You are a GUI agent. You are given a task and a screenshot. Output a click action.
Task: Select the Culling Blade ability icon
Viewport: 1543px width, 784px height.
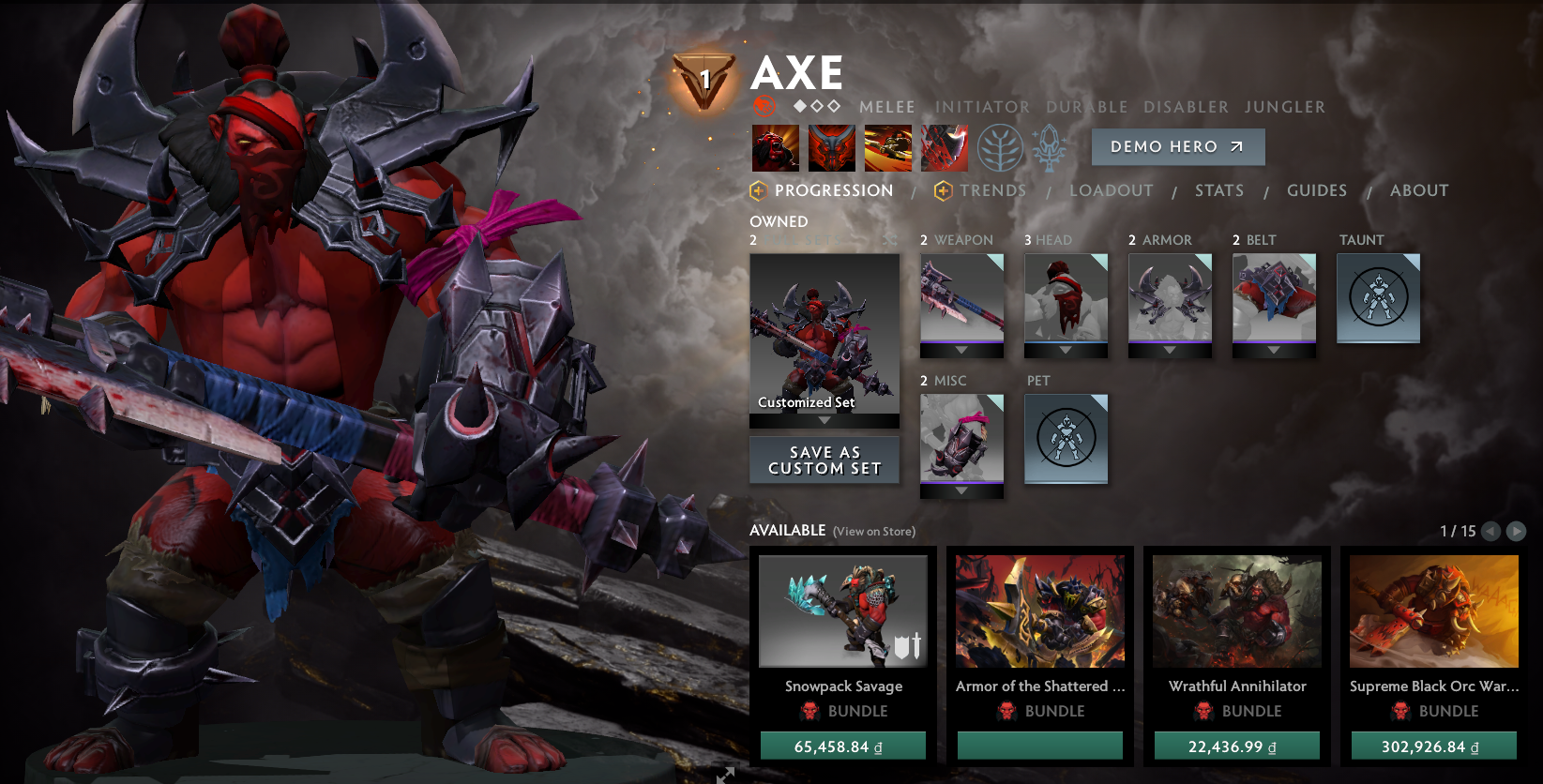(945, 147)
